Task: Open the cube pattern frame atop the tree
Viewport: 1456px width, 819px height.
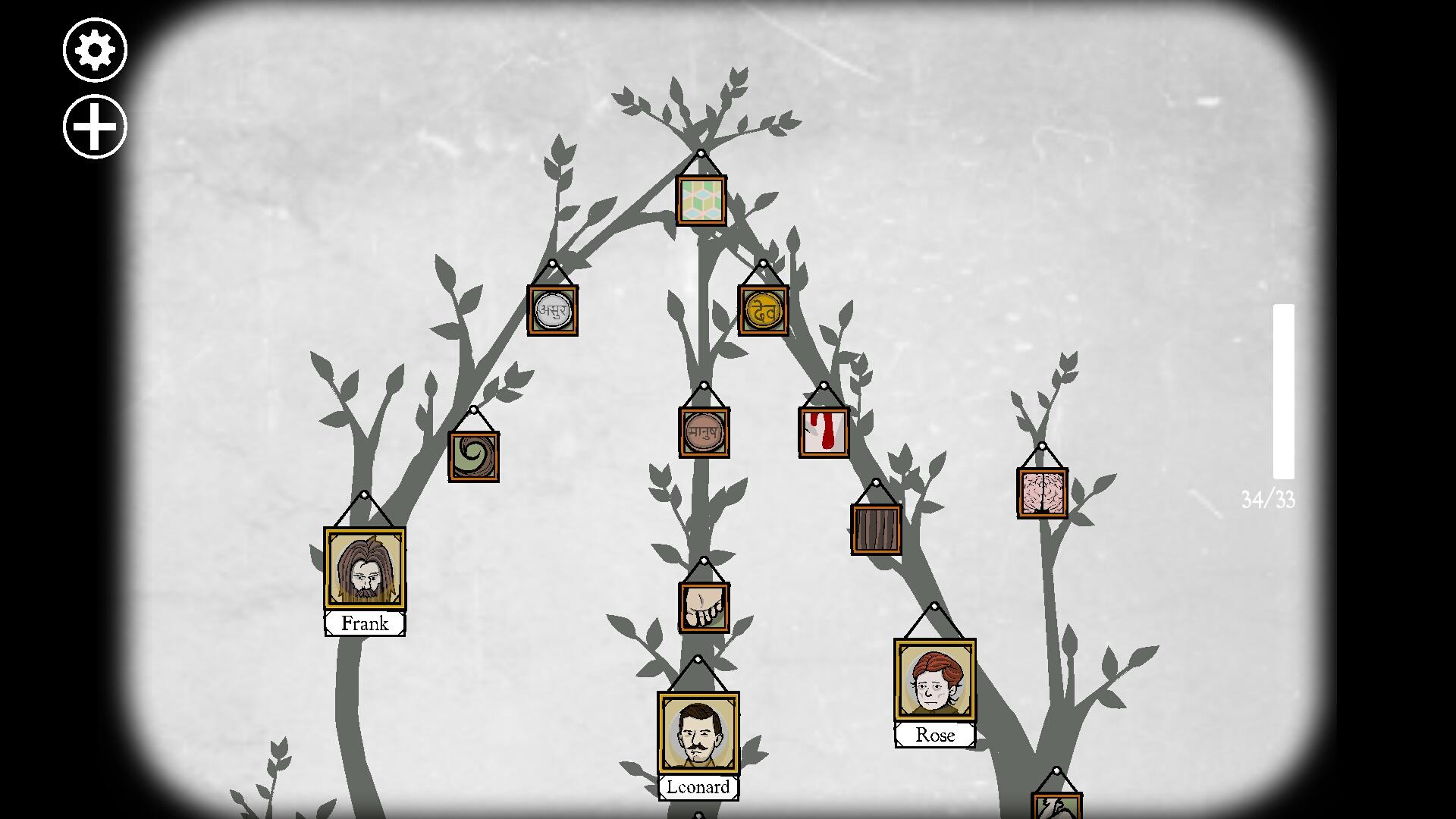Action: (x=701, y=199)
